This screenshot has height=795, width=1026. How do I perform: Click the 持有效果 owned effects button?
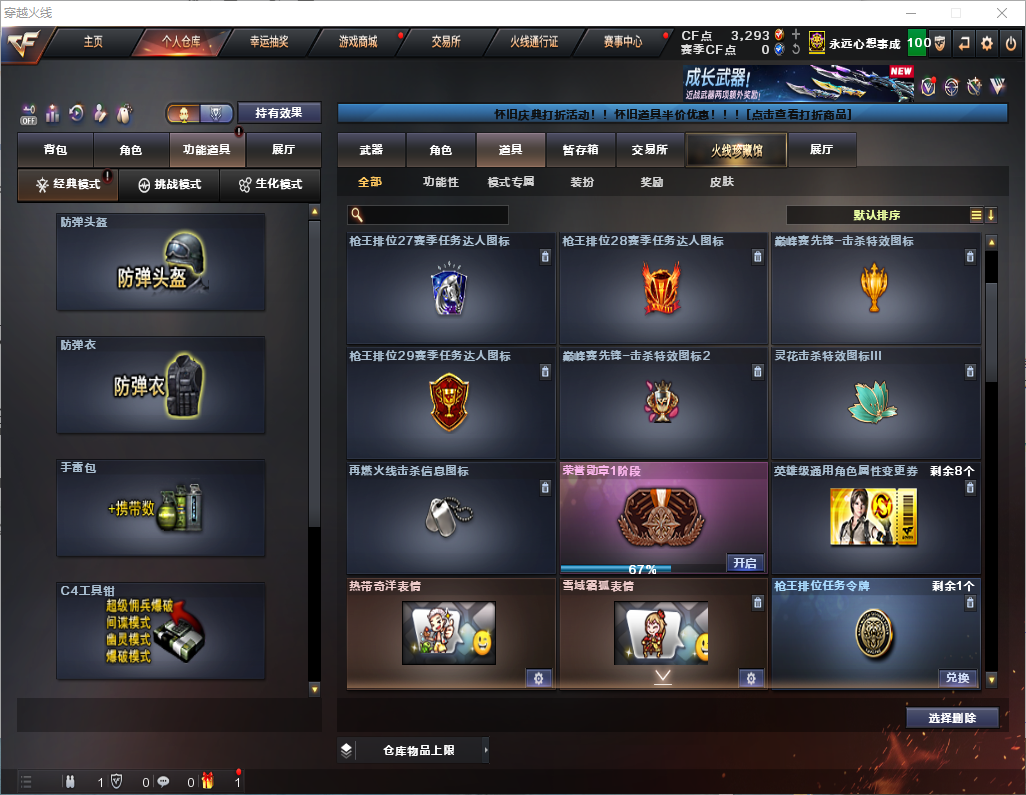[x=278, y=113]
